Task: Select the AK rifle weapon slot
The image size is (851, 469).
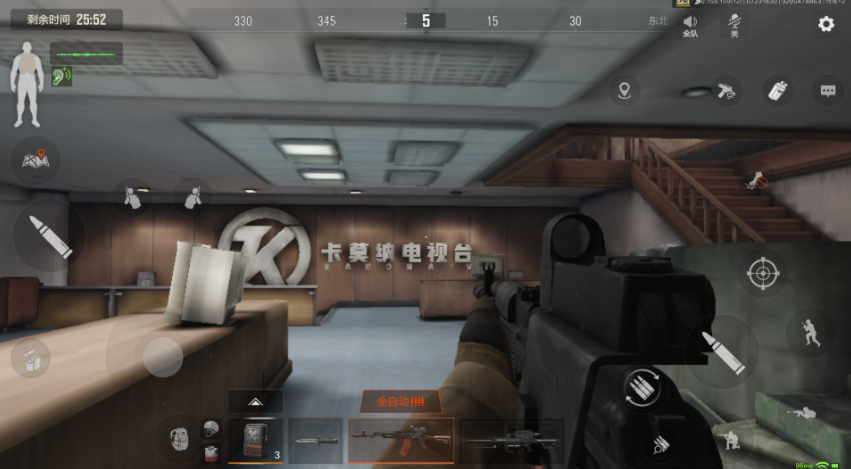Action: 400,440
